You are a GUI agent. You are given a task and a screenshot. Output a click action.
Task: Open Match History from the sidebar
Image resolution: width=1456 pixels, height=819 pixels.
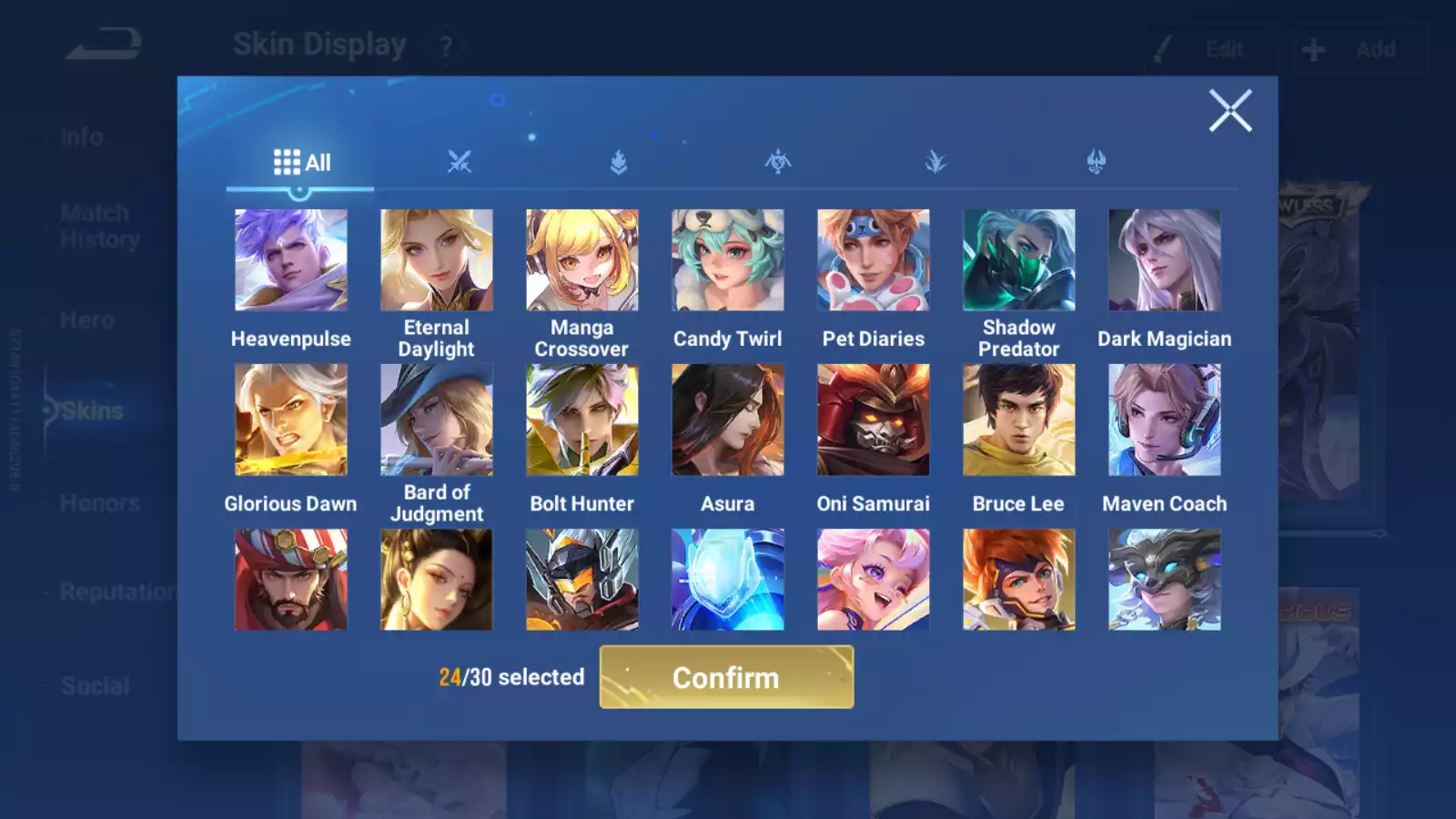pos(96,226)
